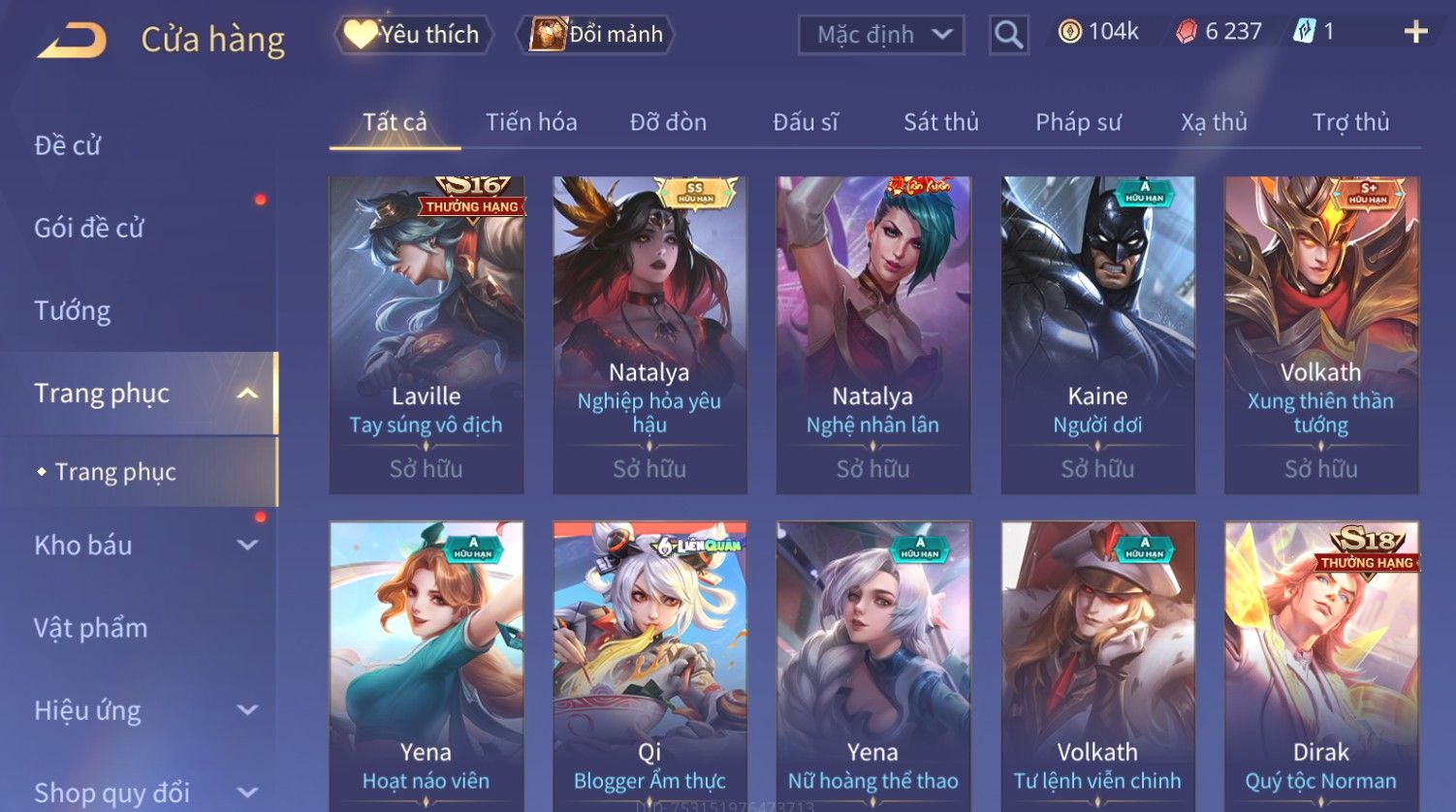Open the Xạ thủ tab
This screenshot has height=812, width=1456.
(x=1214, y=122)
